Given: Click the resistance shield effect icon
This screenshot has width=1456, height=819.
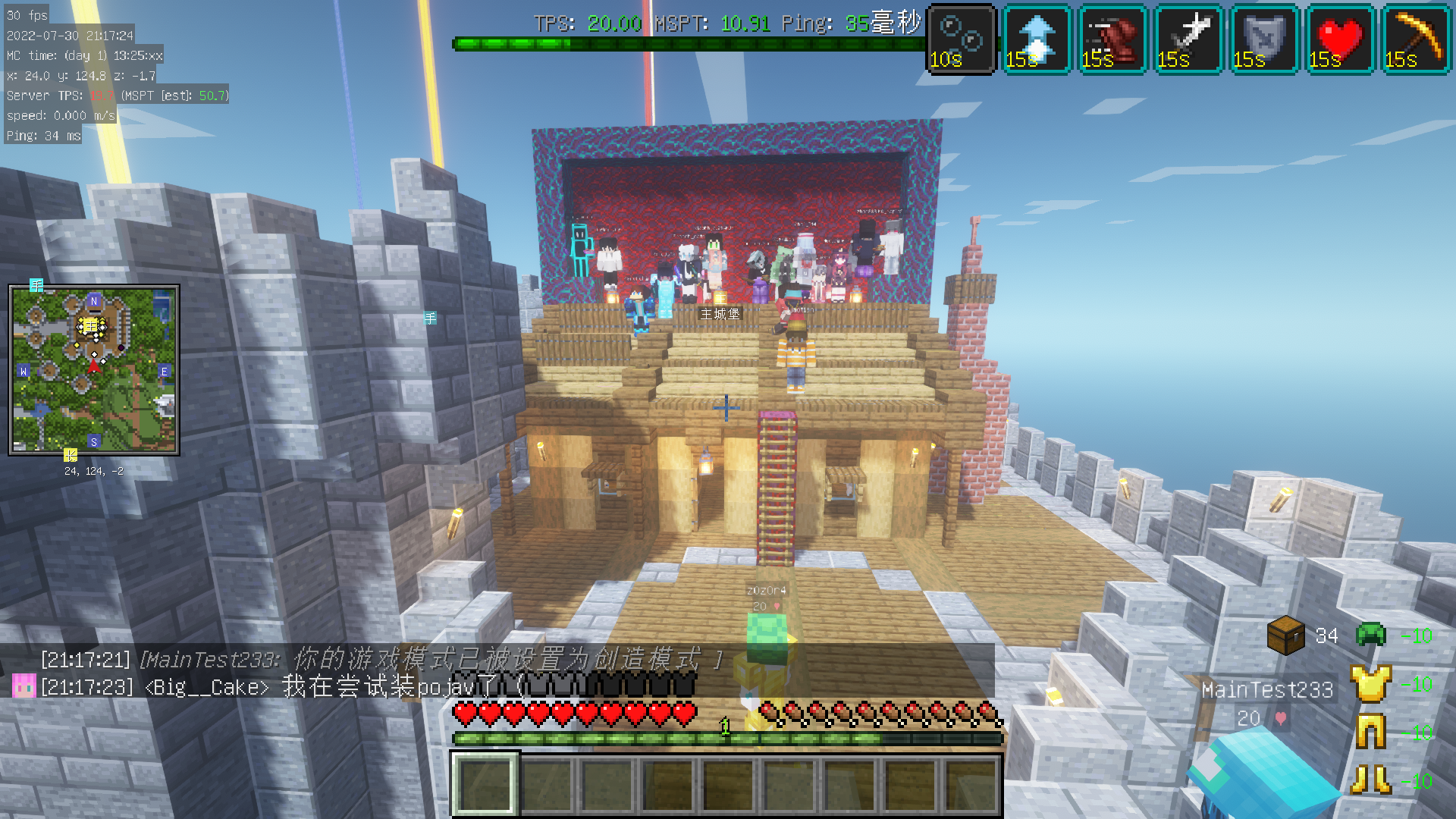Looking at the screenshot, I should (1264, 39).
